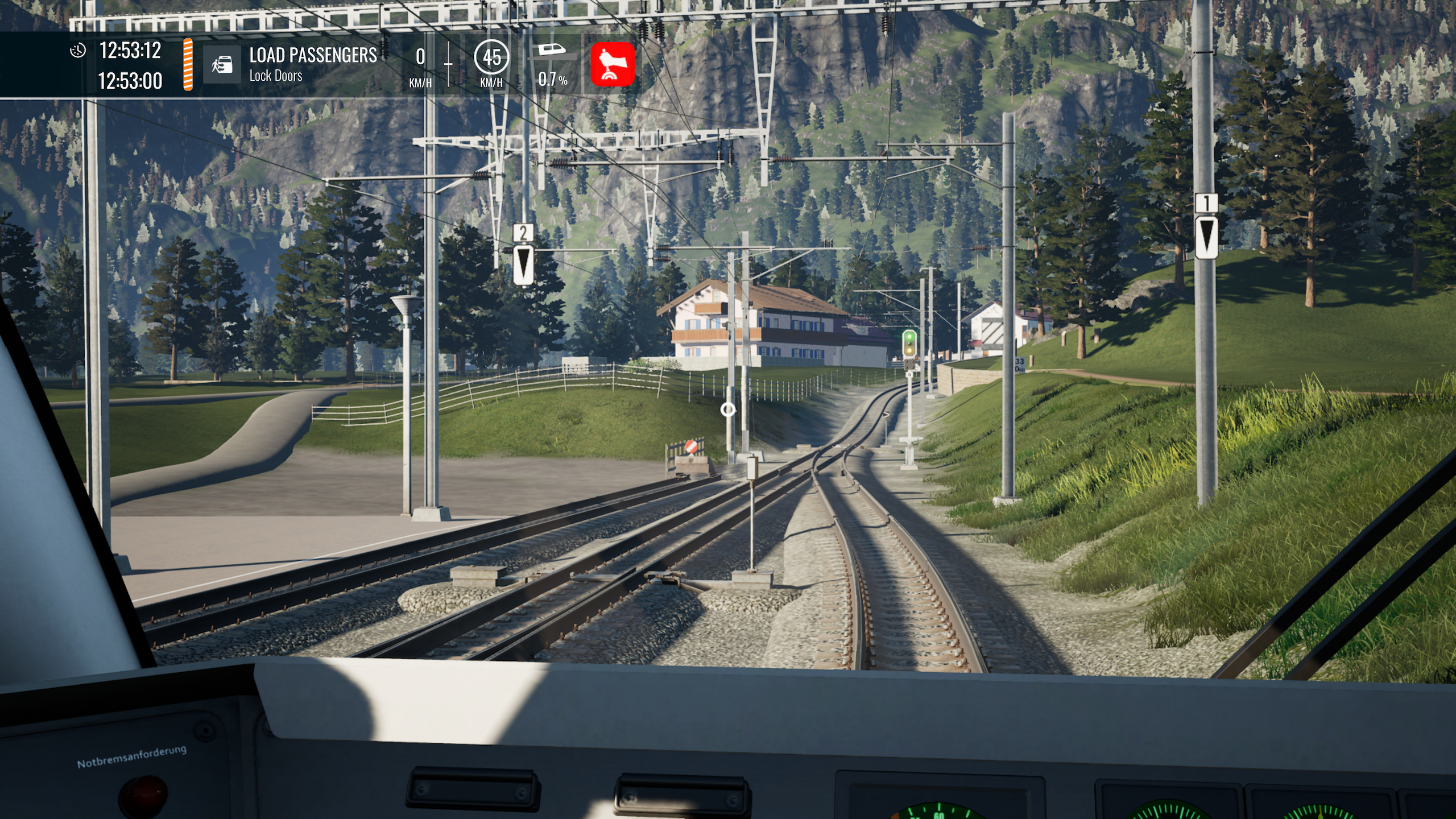Open the Load Passengers objective tracker text
The width and height of the screenshot is (1456, 819).
click(x=313, y=56)
